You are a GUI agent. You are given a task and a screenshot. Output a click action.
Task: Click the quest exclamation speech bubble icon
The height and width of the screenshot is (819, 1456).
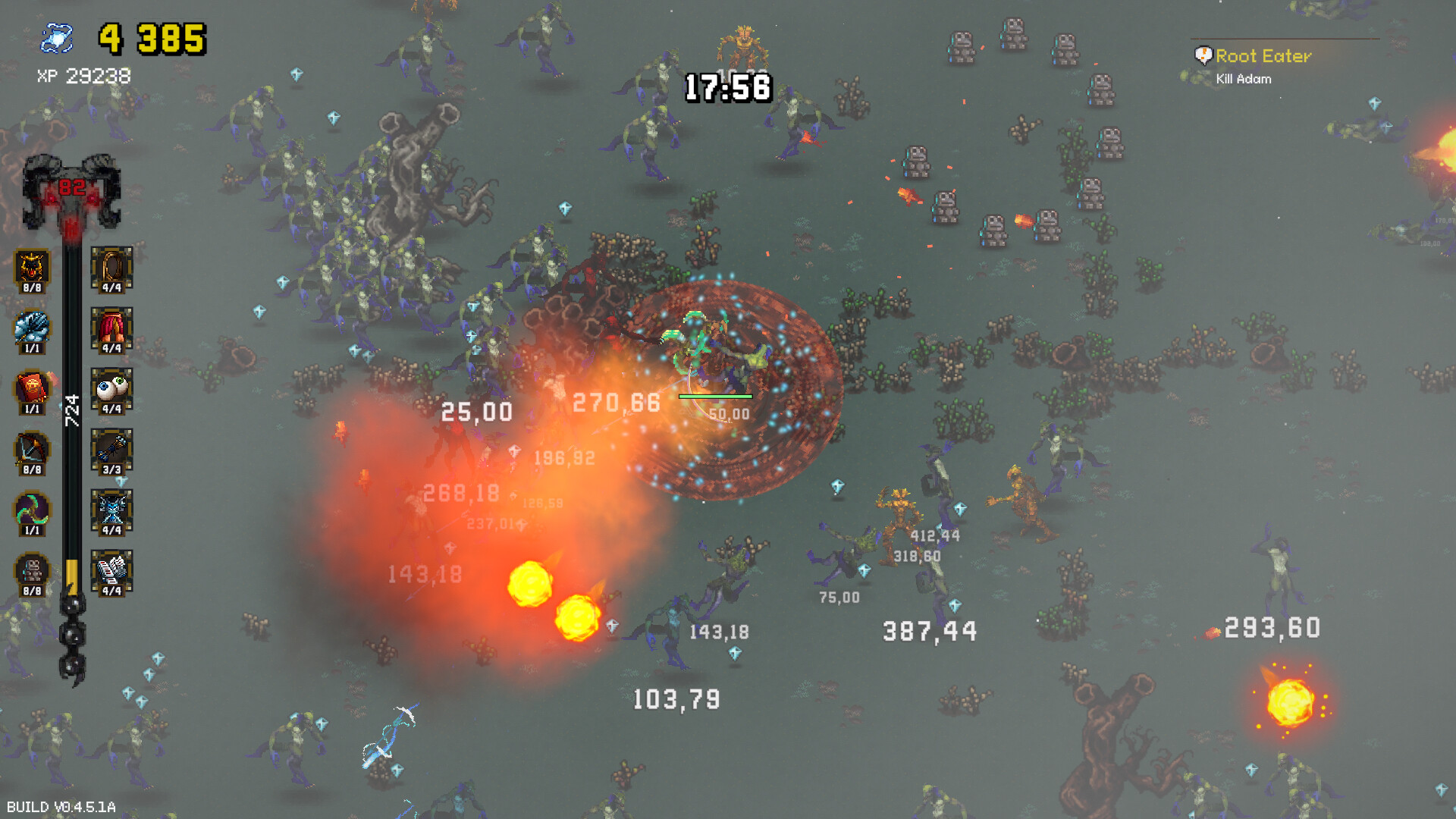coord(1204,53)
